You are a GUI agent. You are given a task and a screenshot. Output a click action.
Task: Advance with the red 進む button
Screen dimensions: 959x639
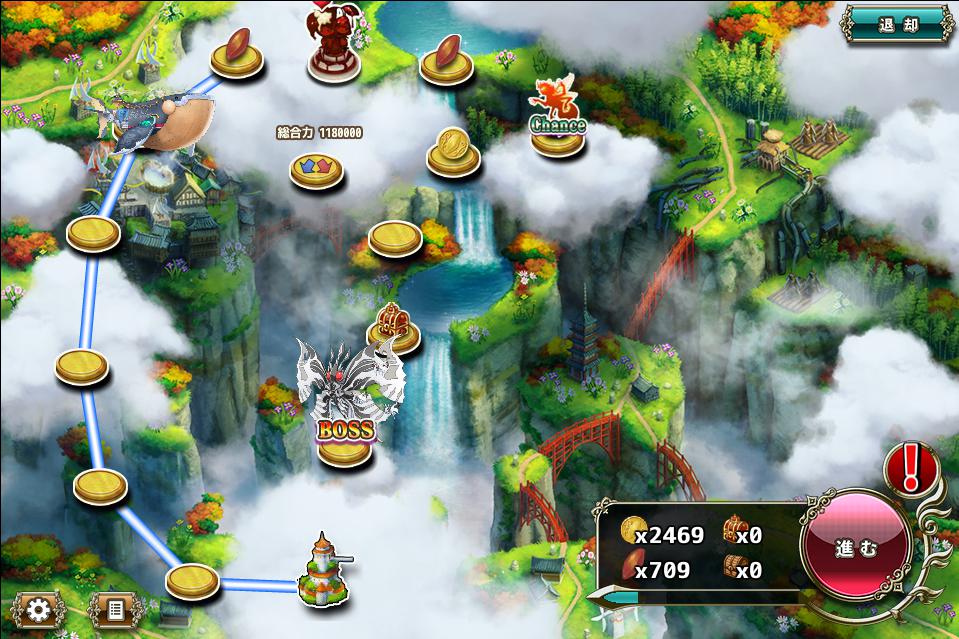[856, 549]
